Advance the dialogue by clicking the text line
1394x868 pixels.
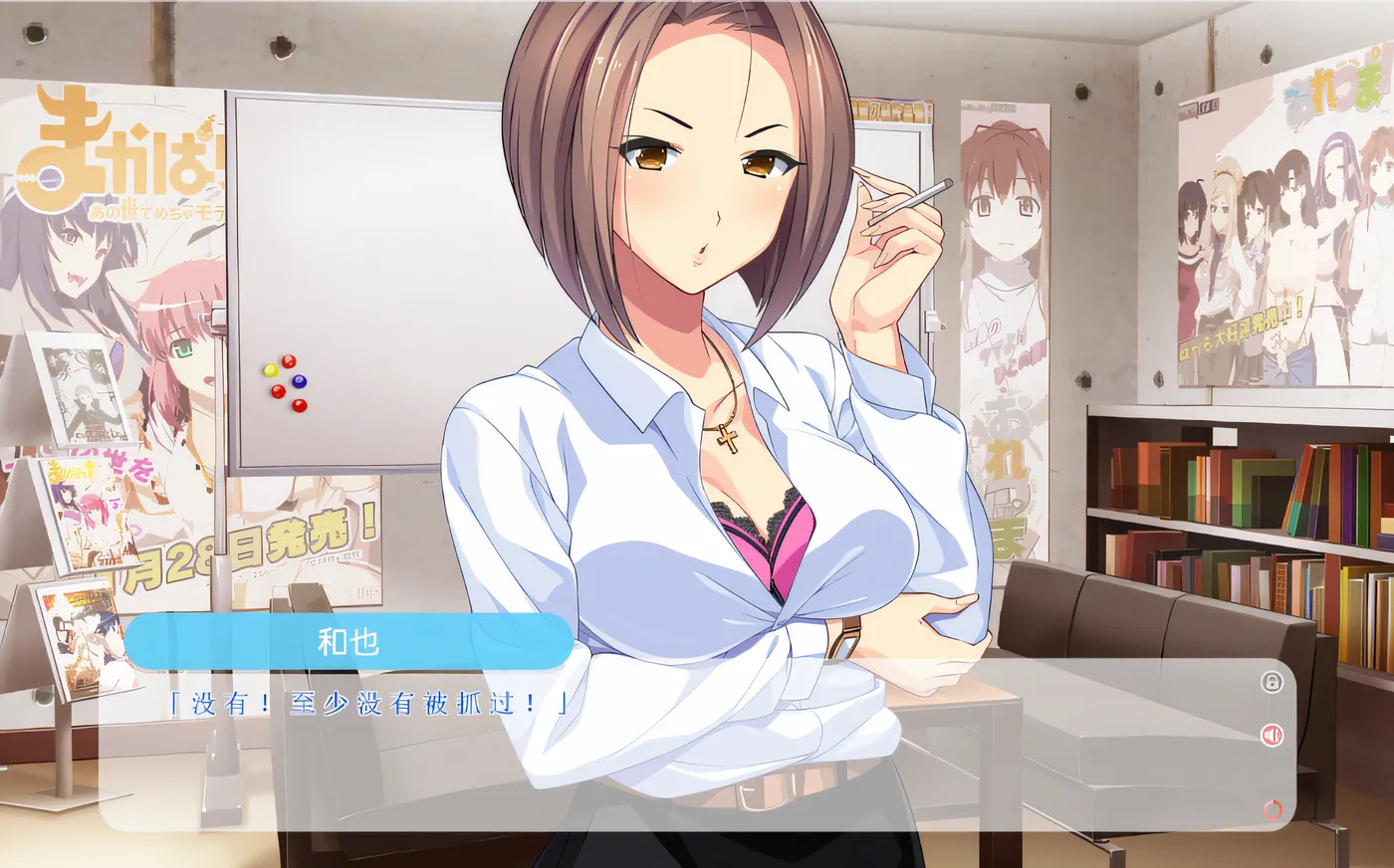[368, 705]
